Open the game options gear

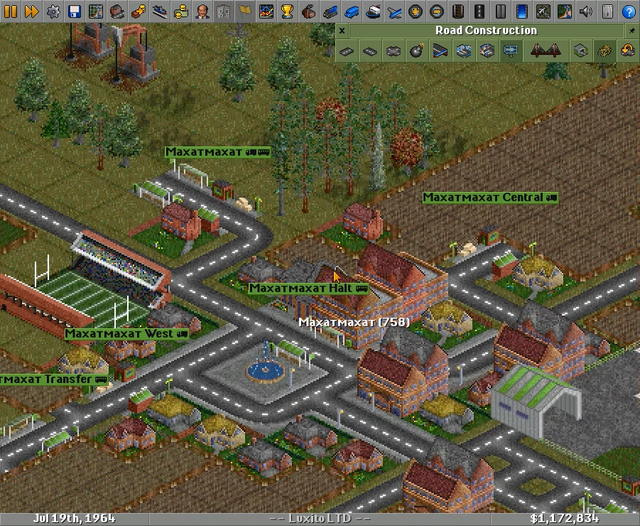coord(54,11)
